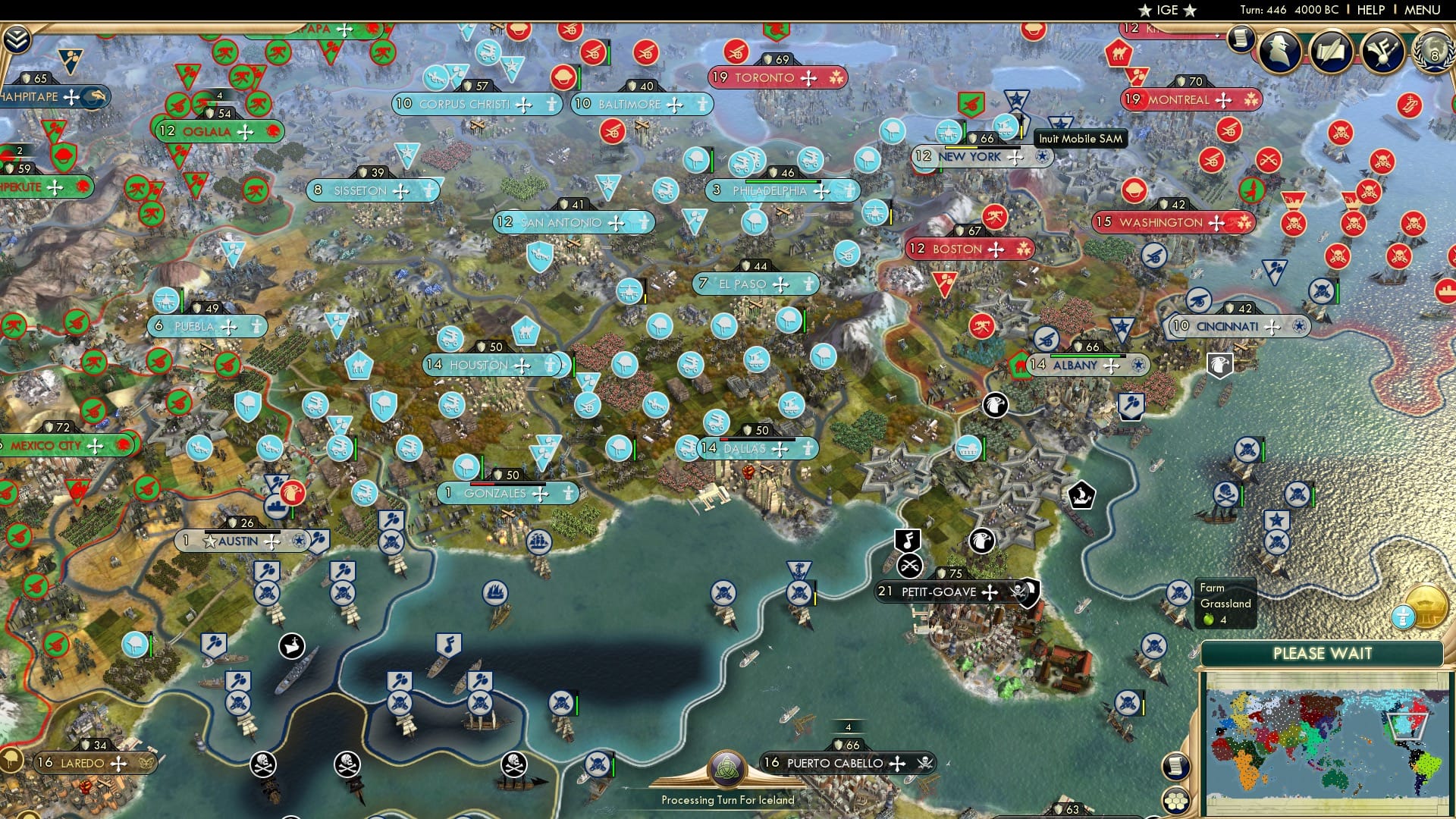Click the notifications scroll icon near top right
Screen dimensions: 1456x819
pos(1241,39)
